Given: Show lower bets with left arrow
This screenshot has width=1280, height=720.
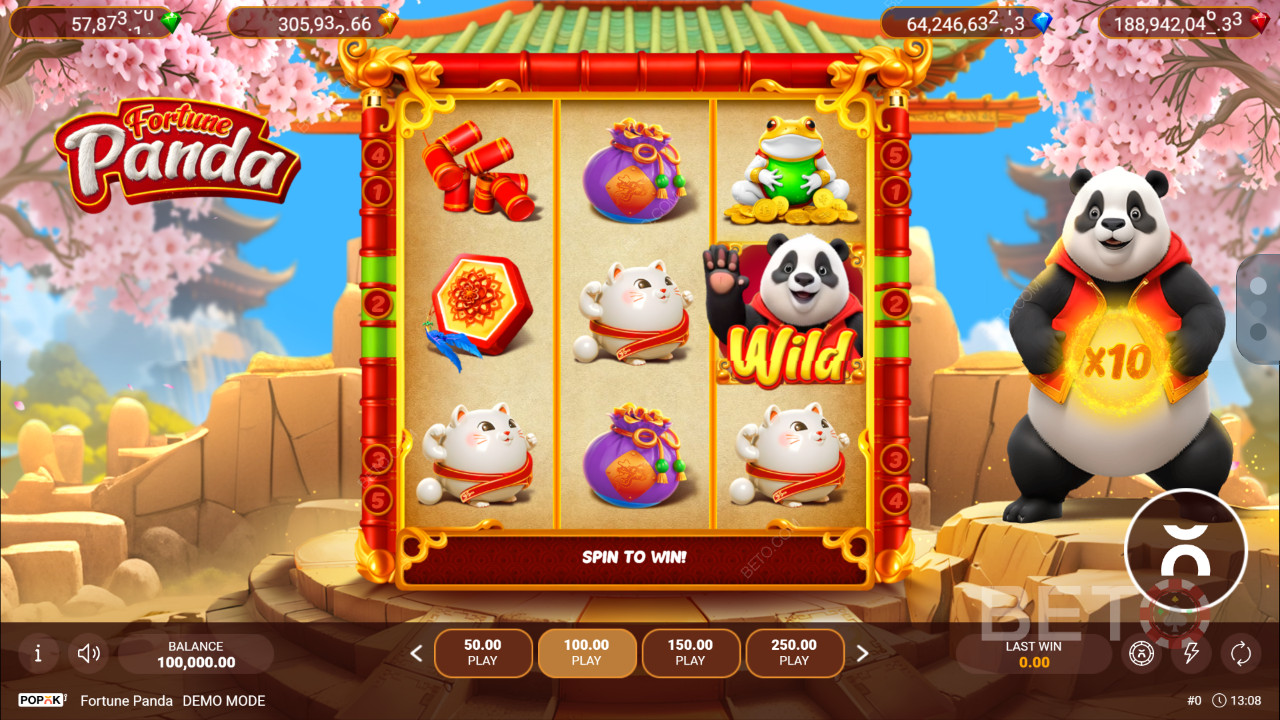Looking at the screenshot, I should tap(417, 654).
